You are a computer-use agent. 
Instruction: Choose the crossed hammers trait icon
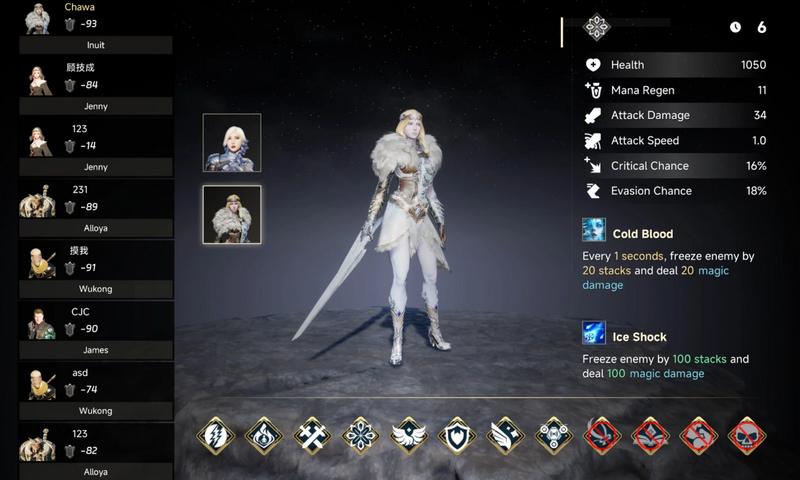point(313,436)
